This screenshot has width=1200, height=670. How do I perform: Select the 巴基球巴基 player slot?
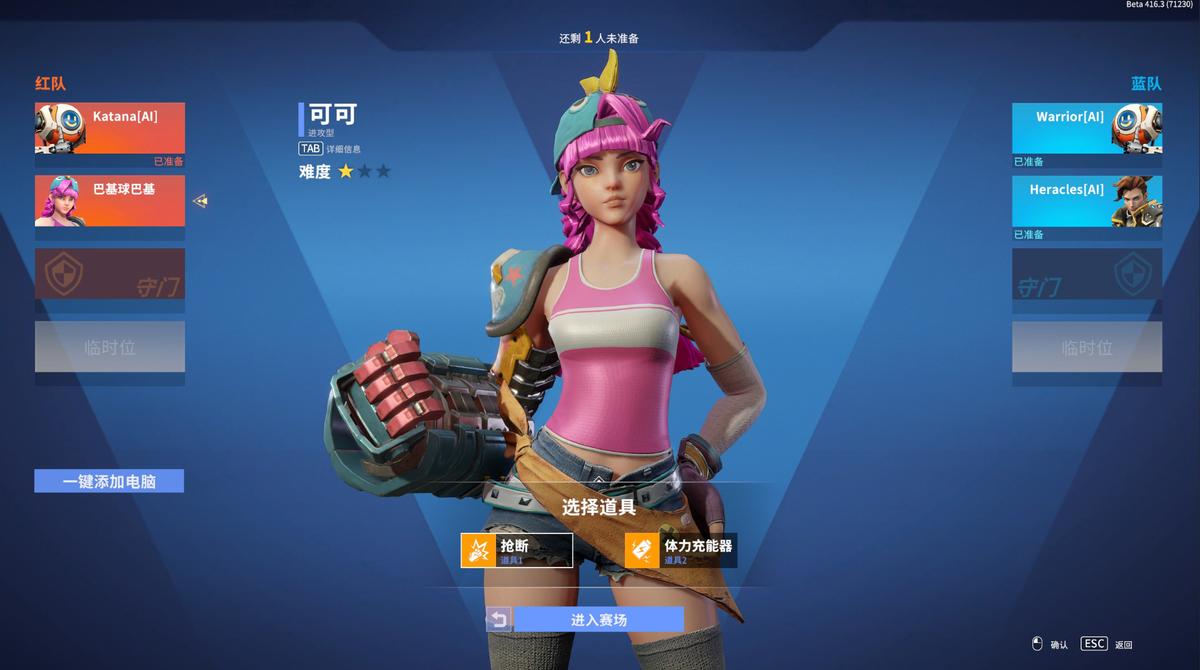tap(110, 201)
